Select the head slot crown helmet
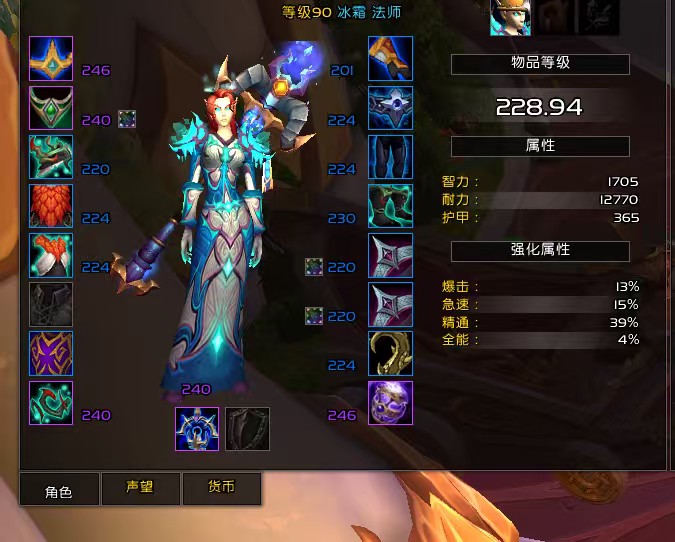 [51, 58]
